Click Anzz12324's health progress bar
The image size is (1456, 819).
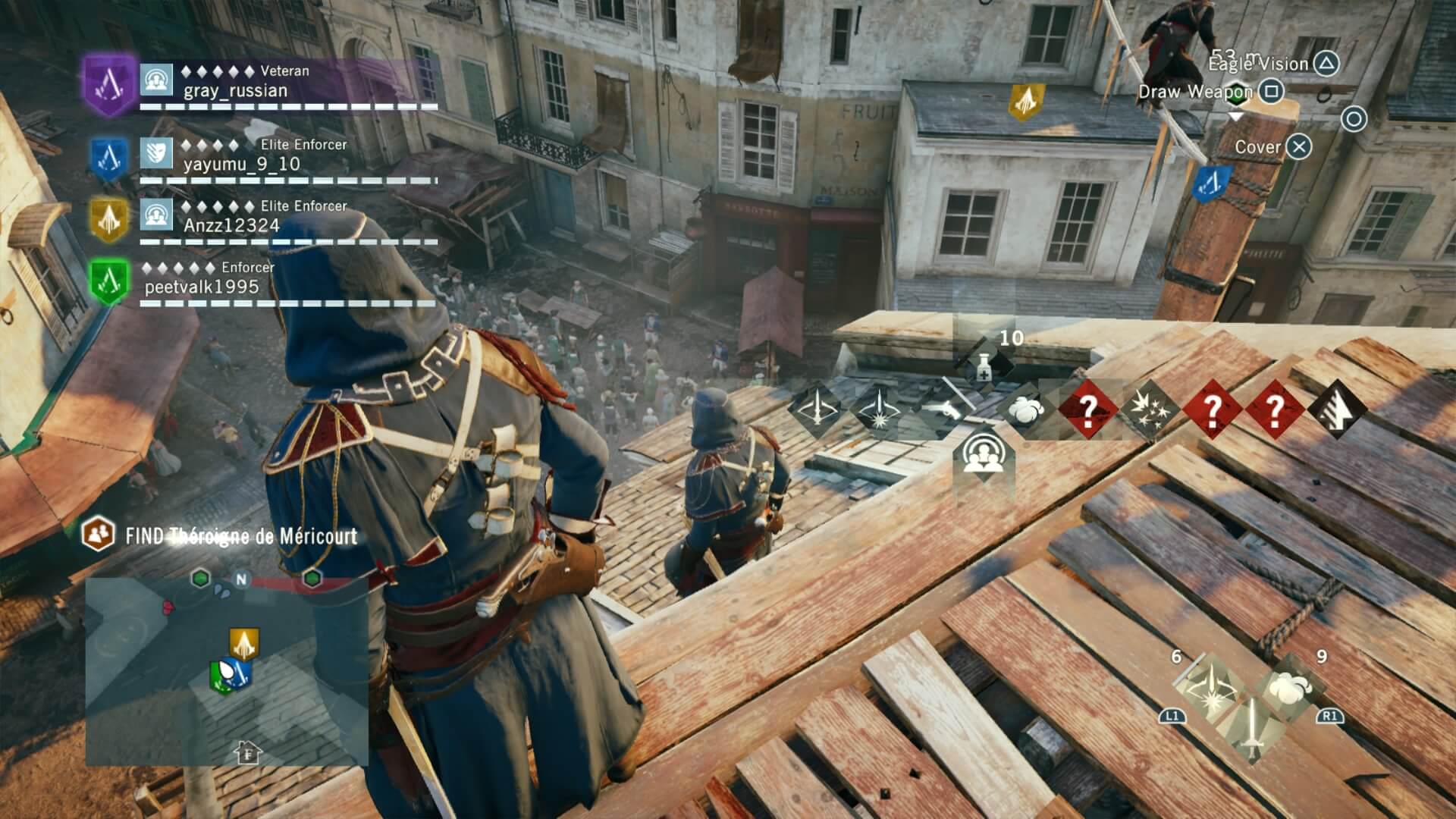click(x=288, y=243)
